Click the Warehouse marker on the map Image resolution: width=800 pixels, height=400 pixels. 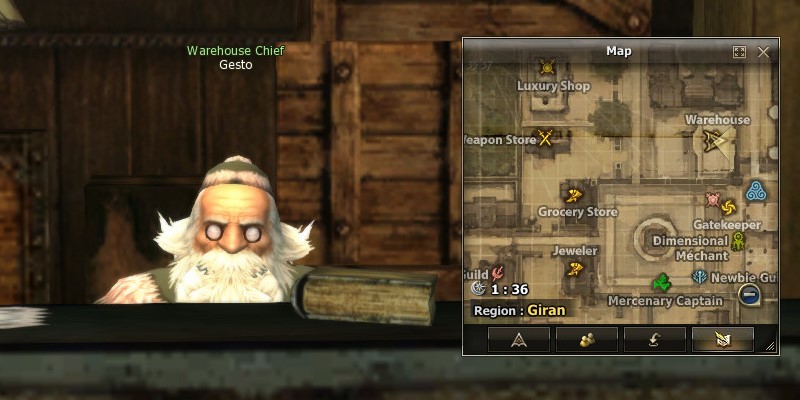pos(713,140)
